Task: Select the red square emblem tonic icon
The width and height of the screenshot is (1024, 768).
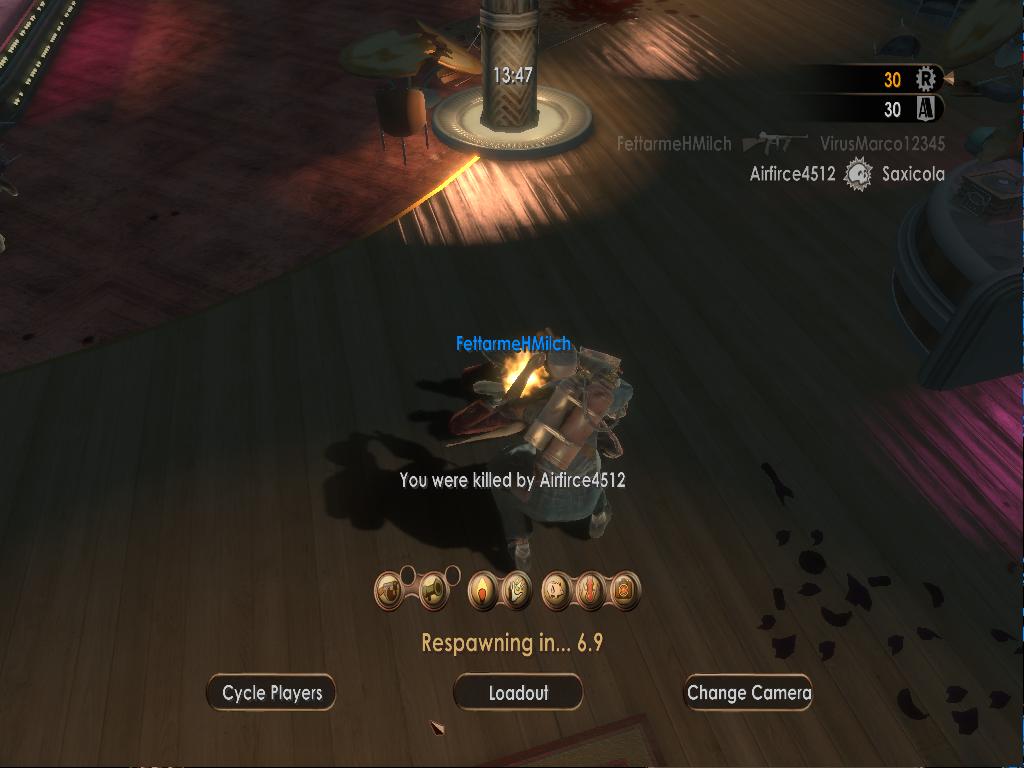Action: 624,592
